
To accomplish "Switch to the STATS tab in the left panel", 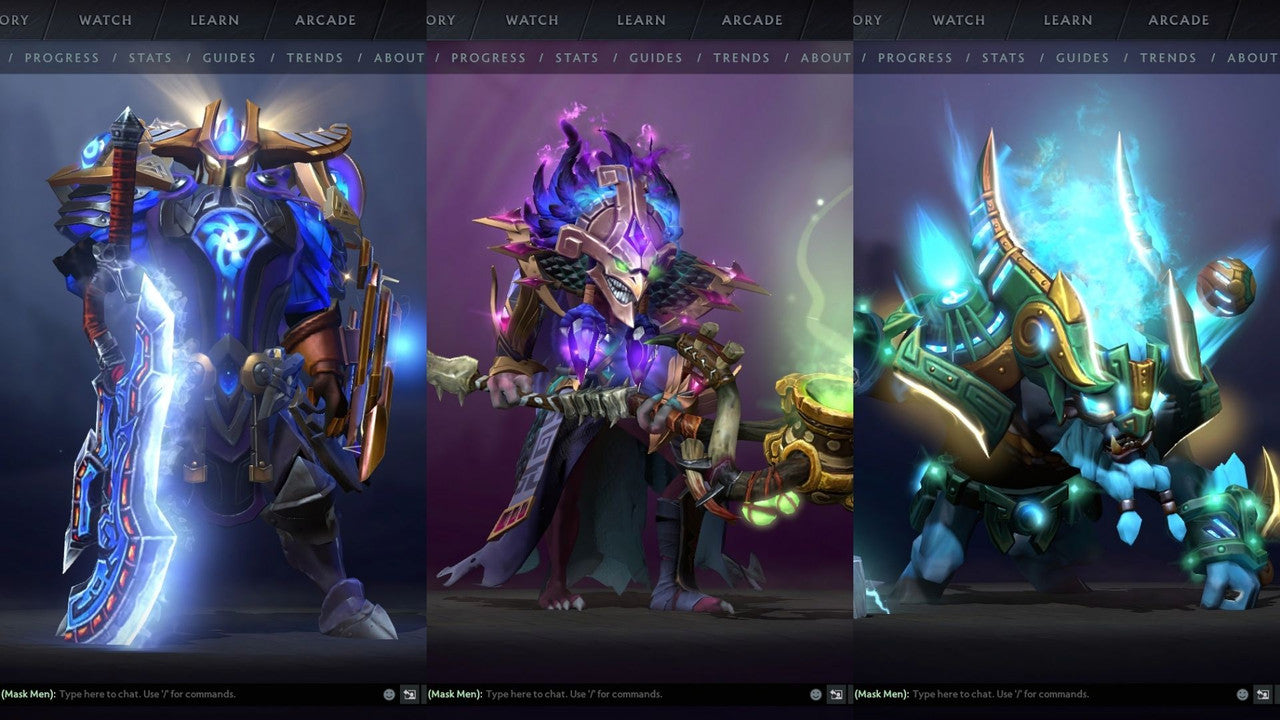I will (150, 57).
